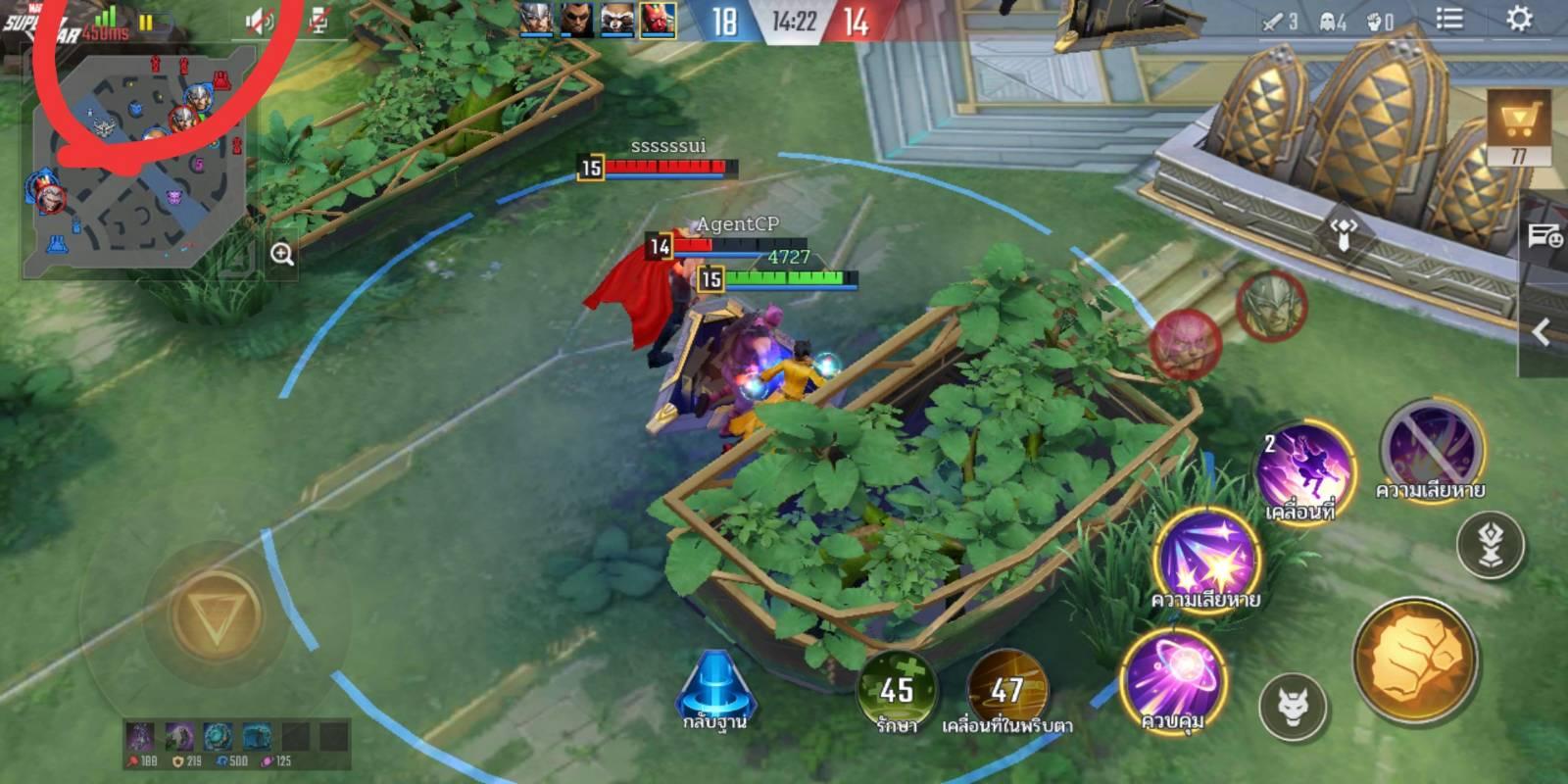Toggle the microphone mute icon

318,21
